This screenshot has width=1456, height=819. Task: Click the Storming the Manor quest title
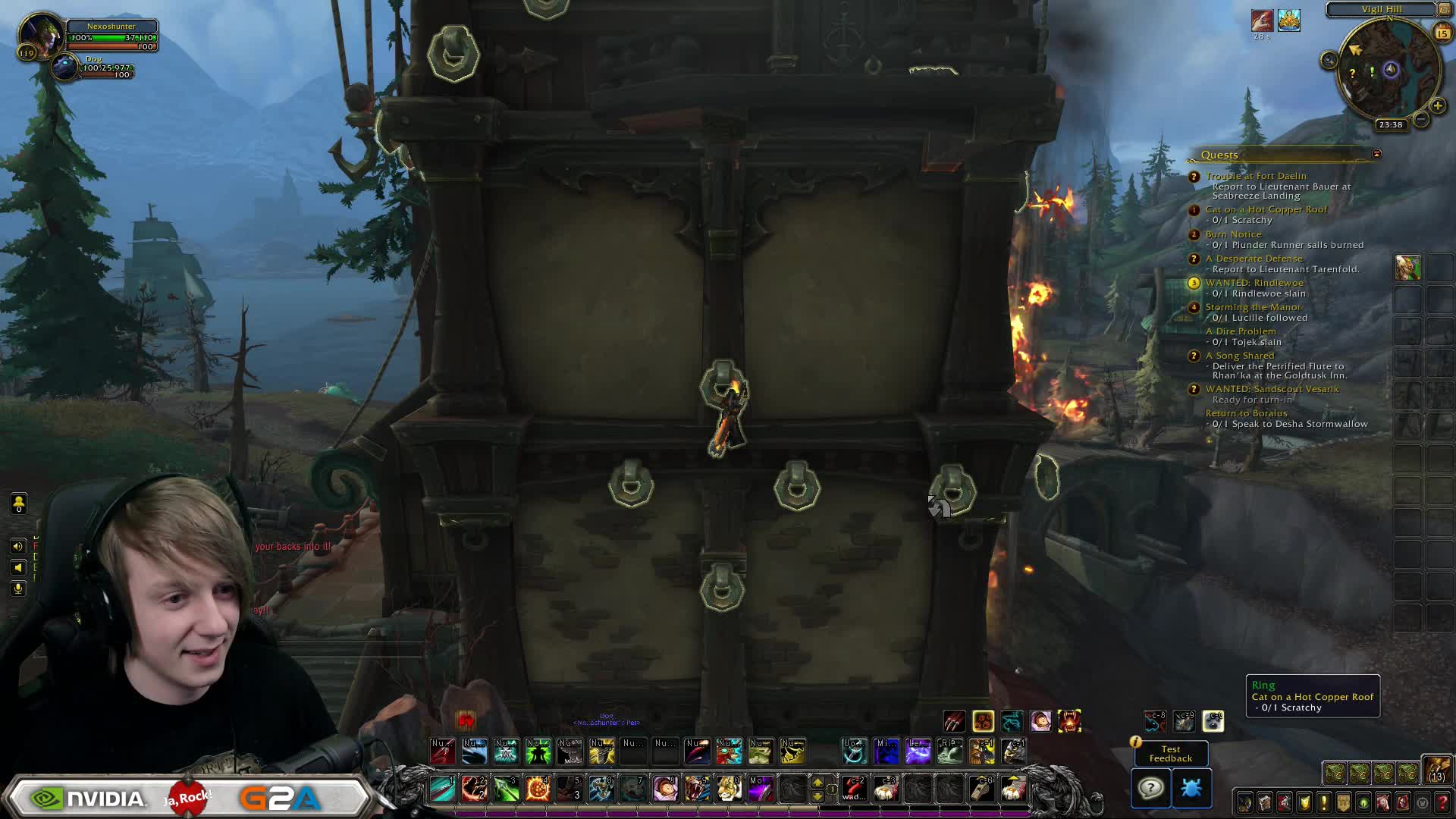pos(1253,307)
